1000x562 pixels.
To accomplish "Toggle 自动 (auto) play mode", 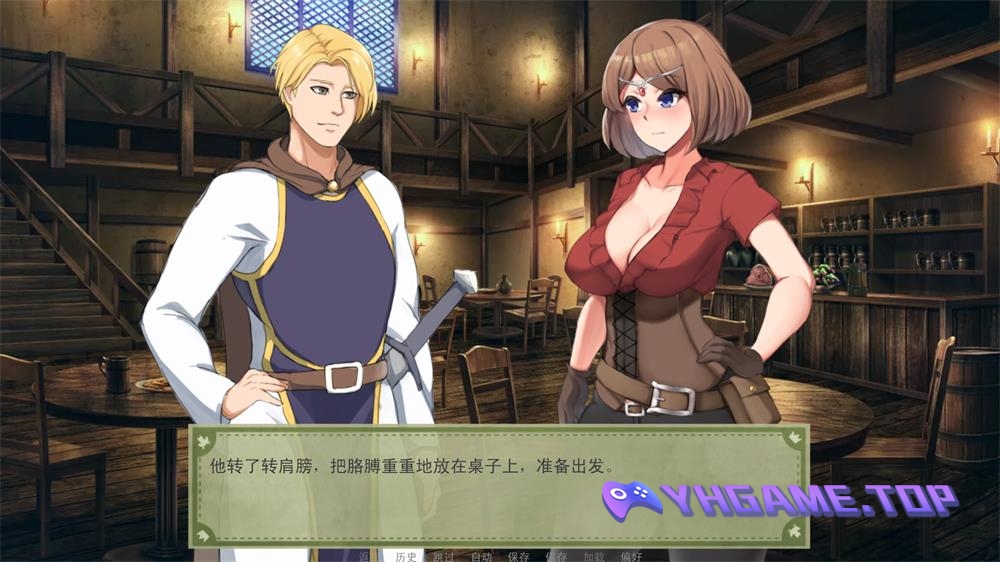I will point(481,556).
